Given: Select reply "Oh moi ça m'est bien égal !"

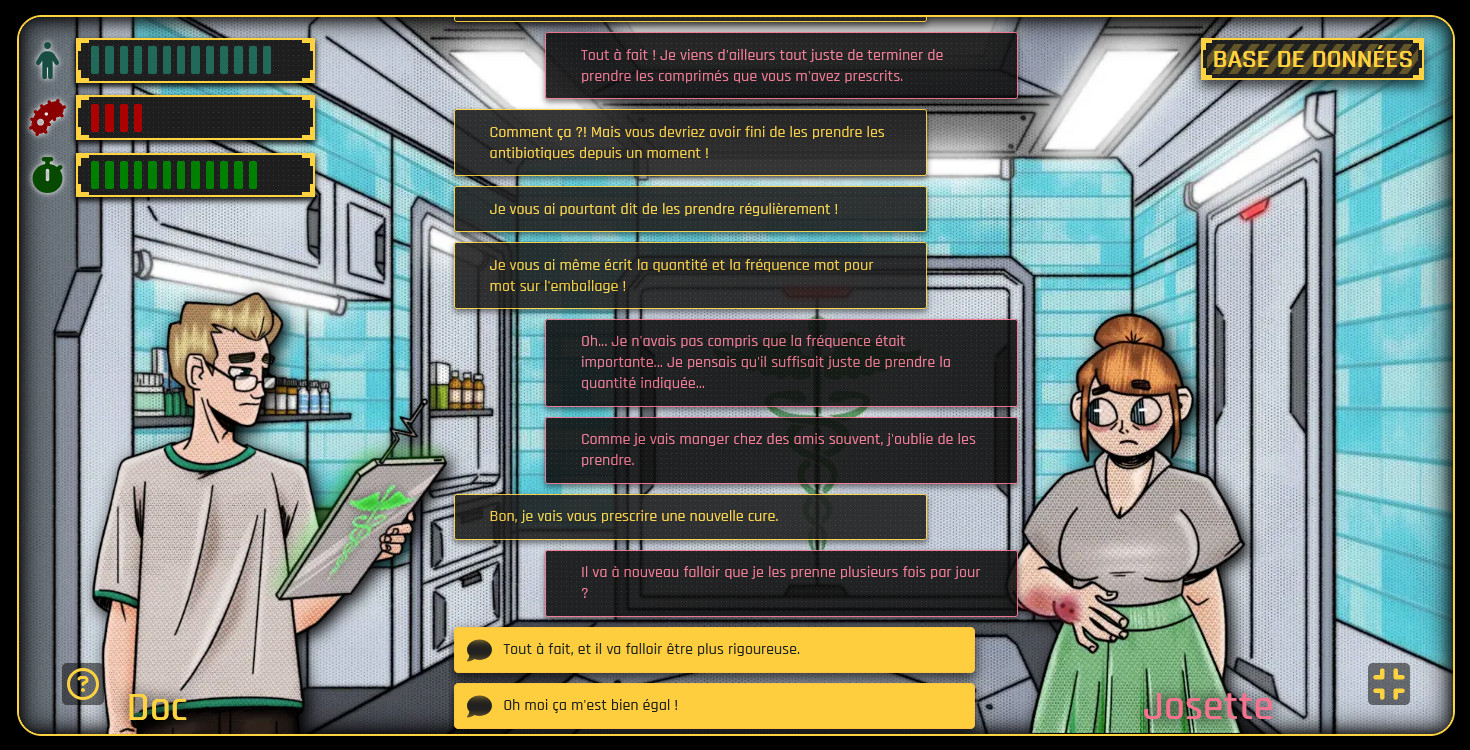Looking at the screenshot, I should (x=714, y=706).
